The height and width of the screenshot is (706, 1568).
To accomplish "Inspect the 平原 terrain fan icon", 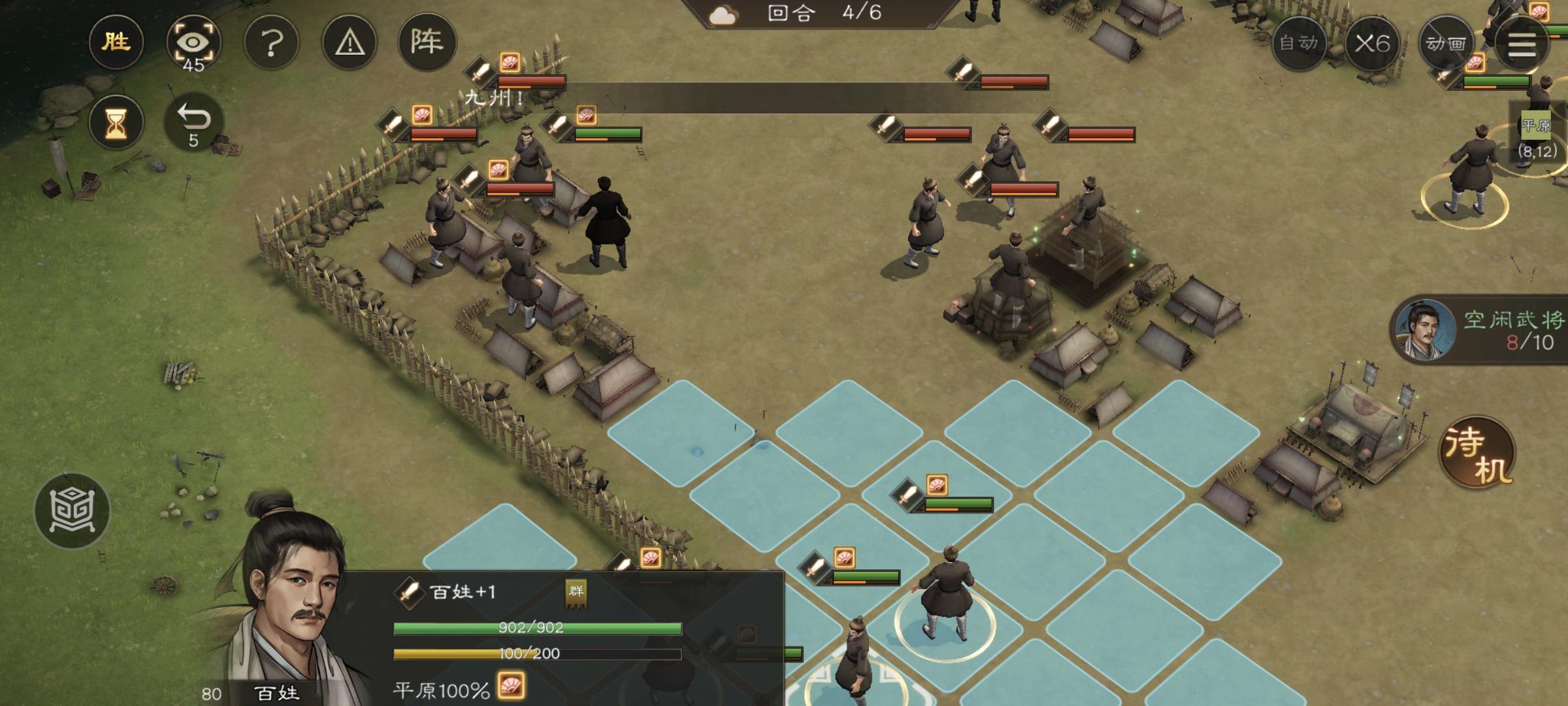I will (x=511, y=687).
